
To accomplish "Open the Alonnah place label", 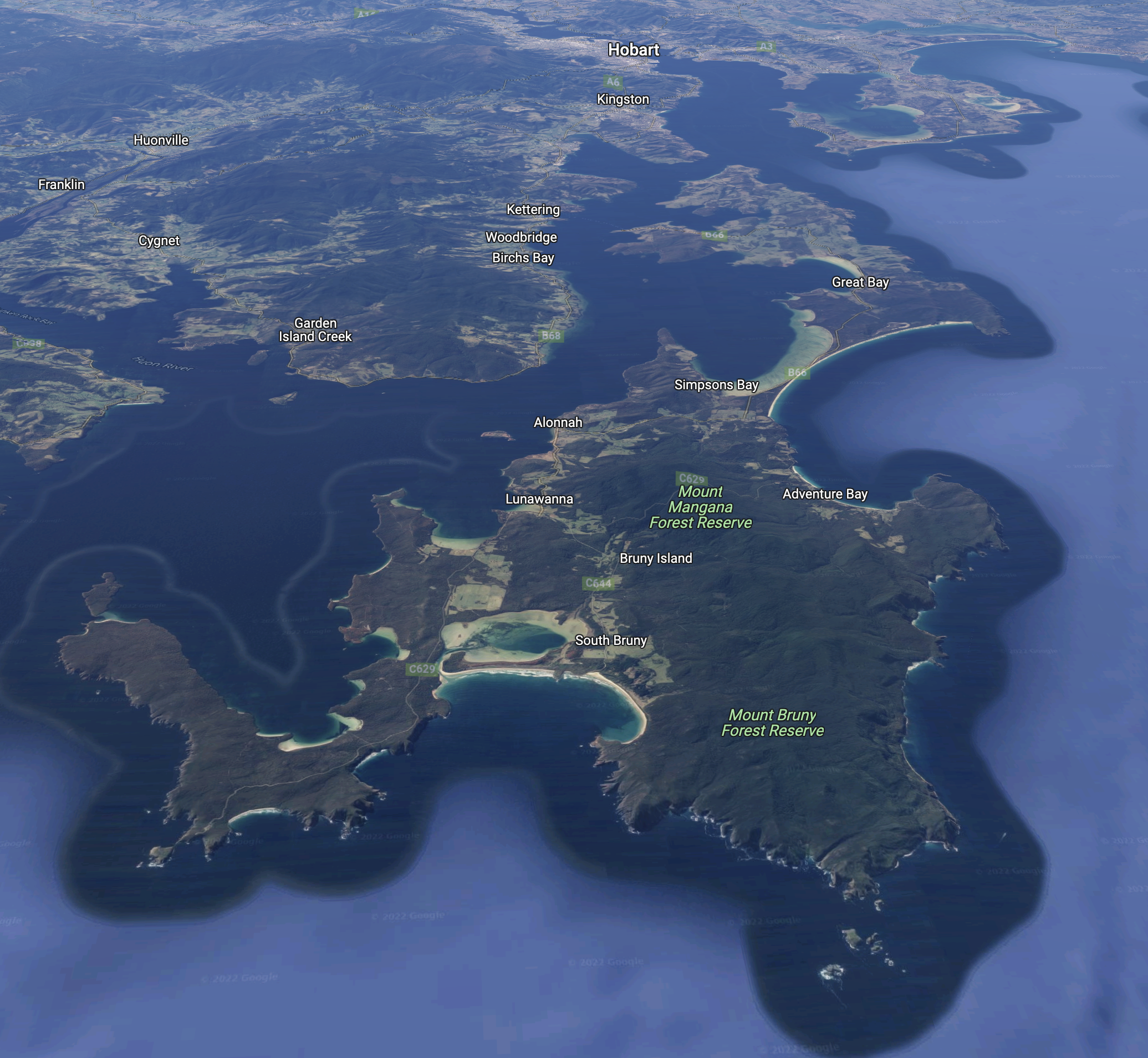I will (x=558, y=423).
